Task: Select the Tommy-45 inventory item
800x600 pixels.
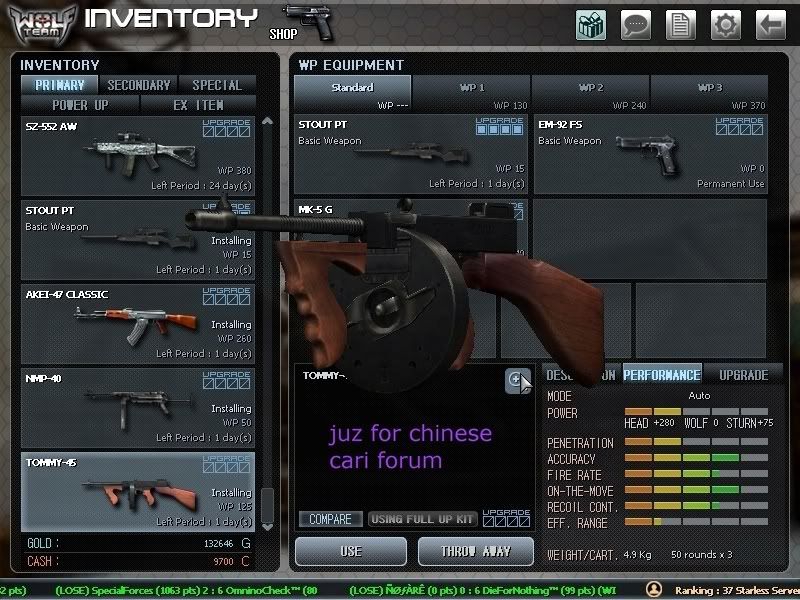Action: click(138, 492)
